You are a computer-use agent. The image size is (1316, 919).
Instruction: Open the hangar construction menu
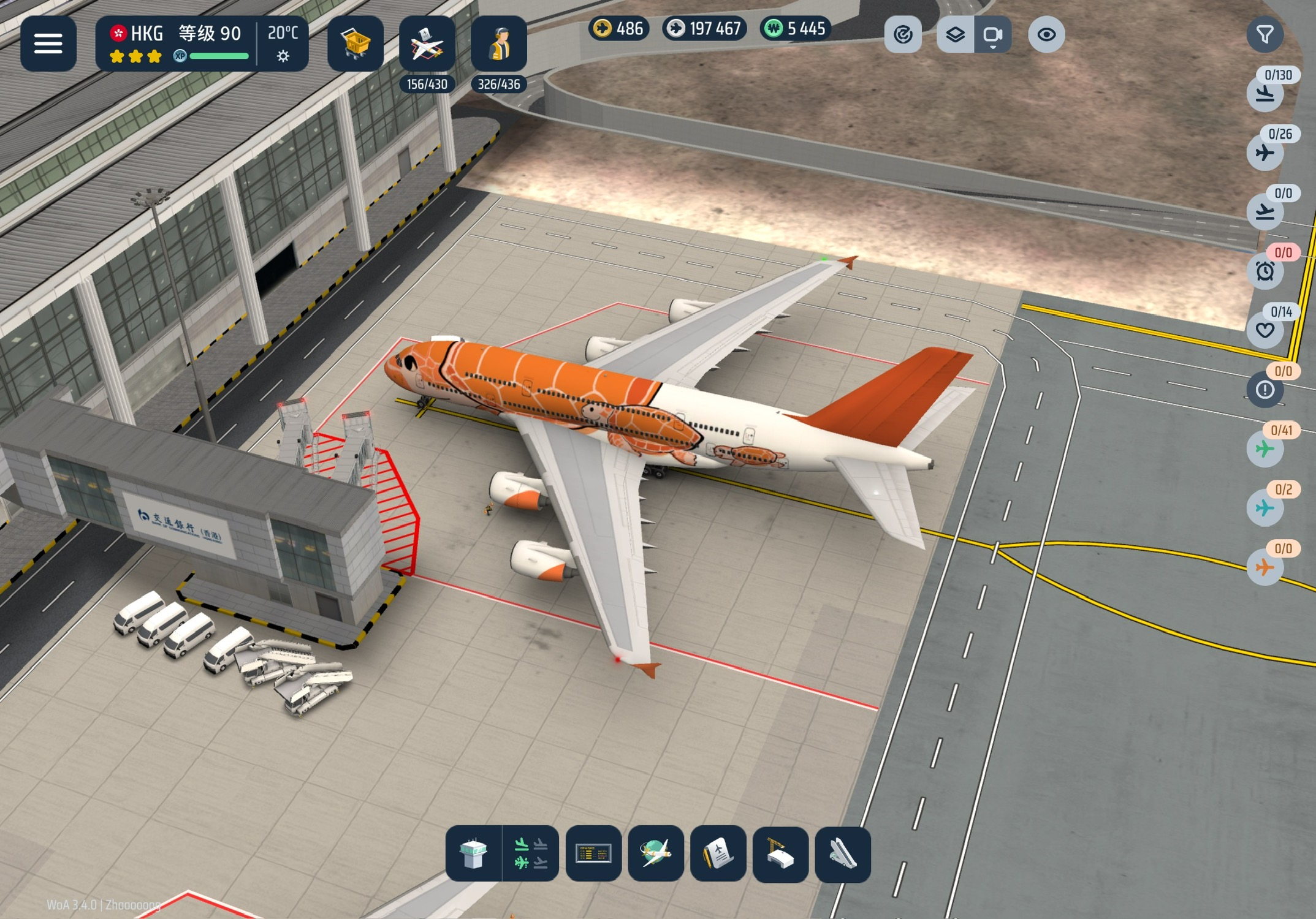click(780, 853)
